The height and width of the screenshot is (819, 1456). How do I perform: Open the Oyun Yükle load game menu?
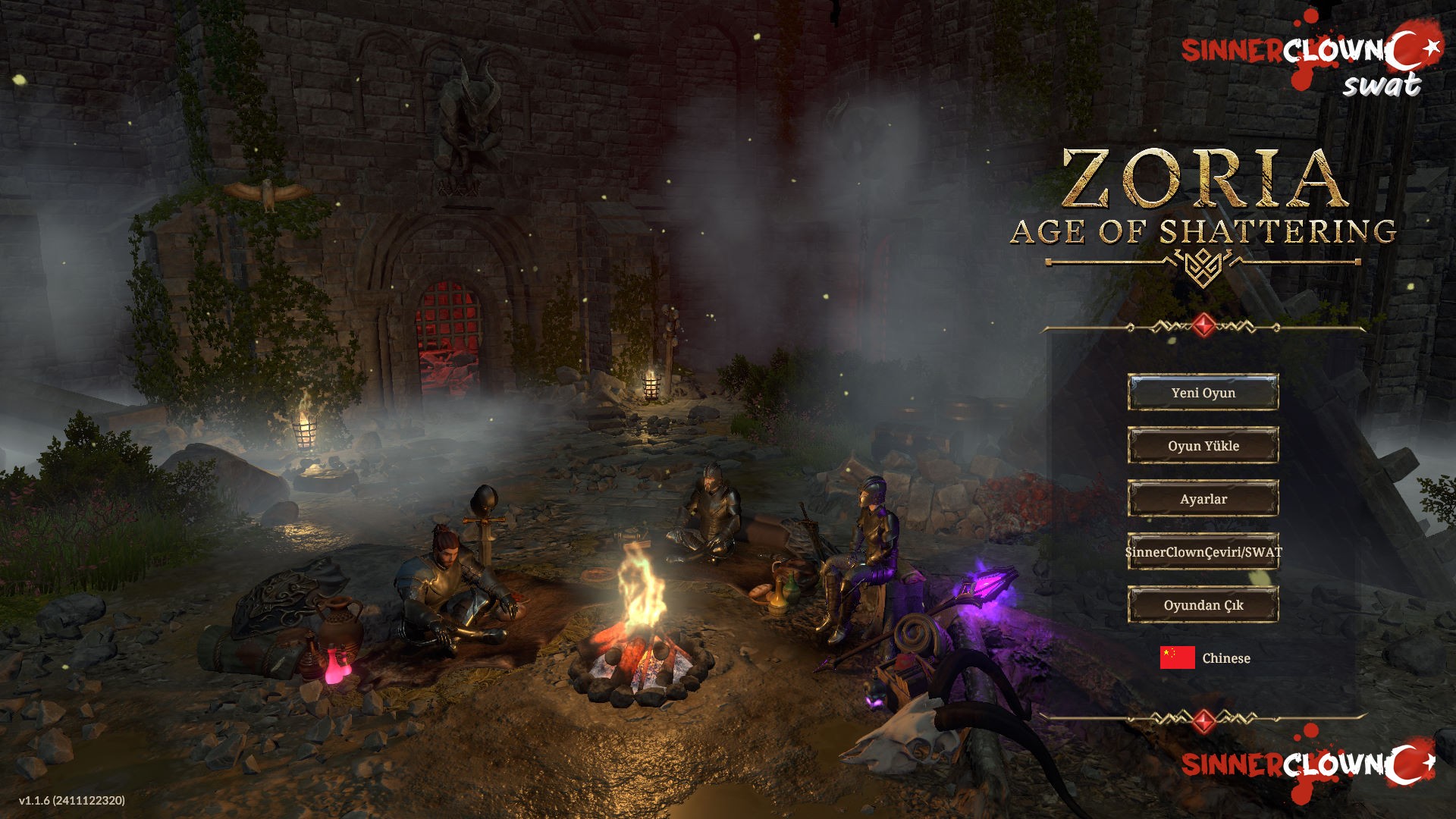point(1203,445)
